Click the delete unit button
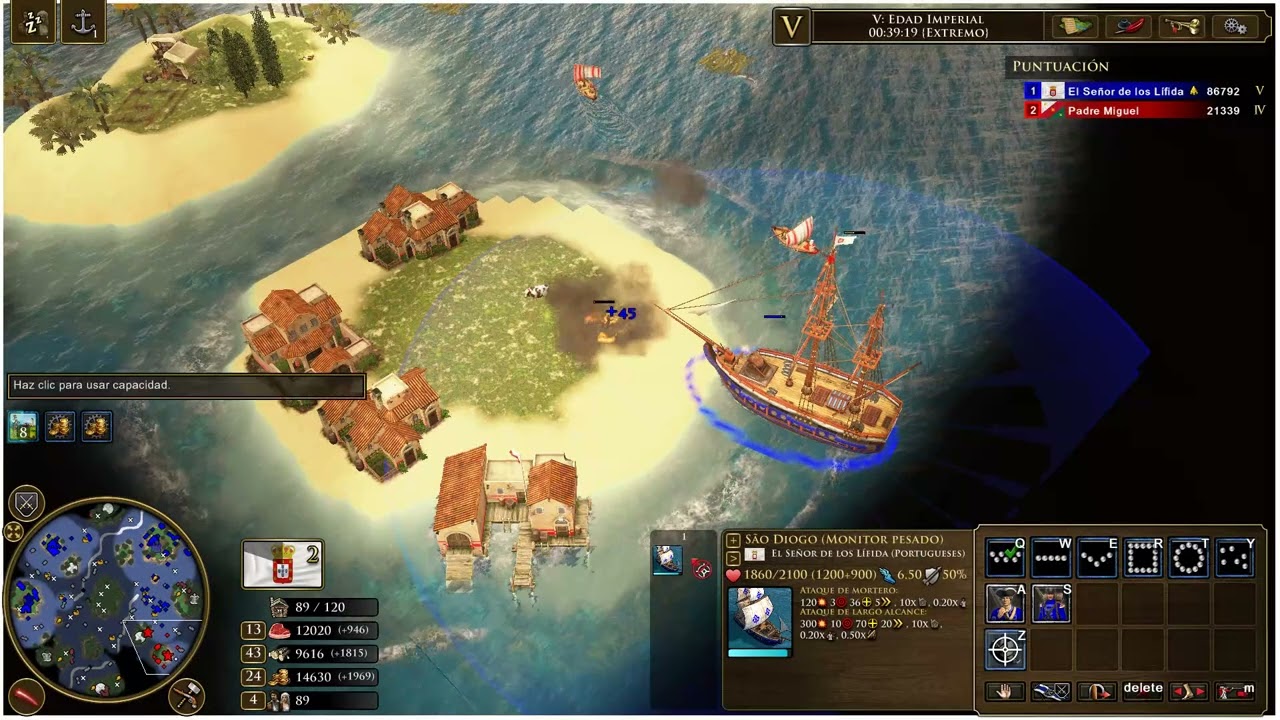 1142,690
